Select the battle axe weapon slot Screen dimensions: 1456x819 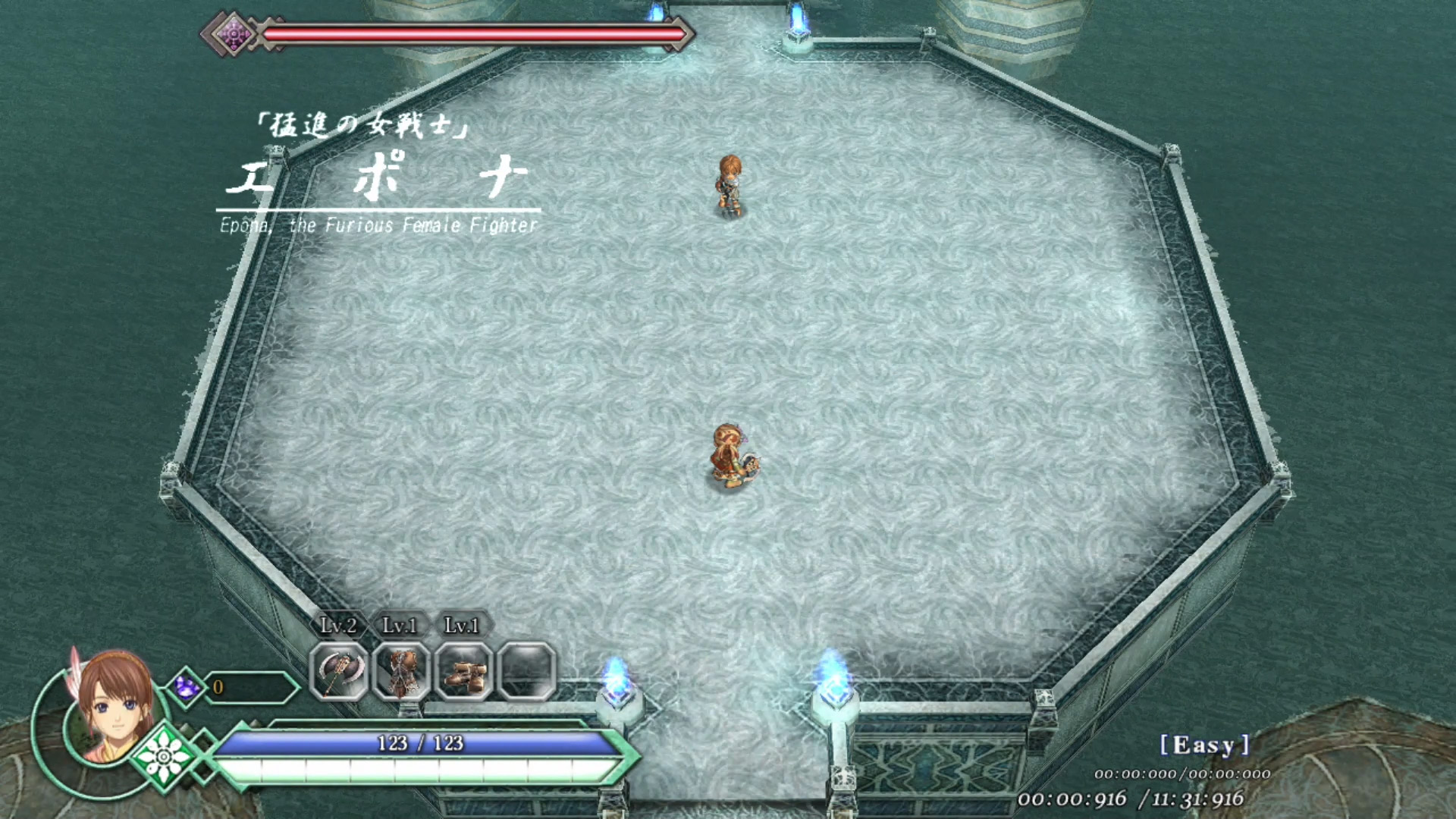(338, 672)
